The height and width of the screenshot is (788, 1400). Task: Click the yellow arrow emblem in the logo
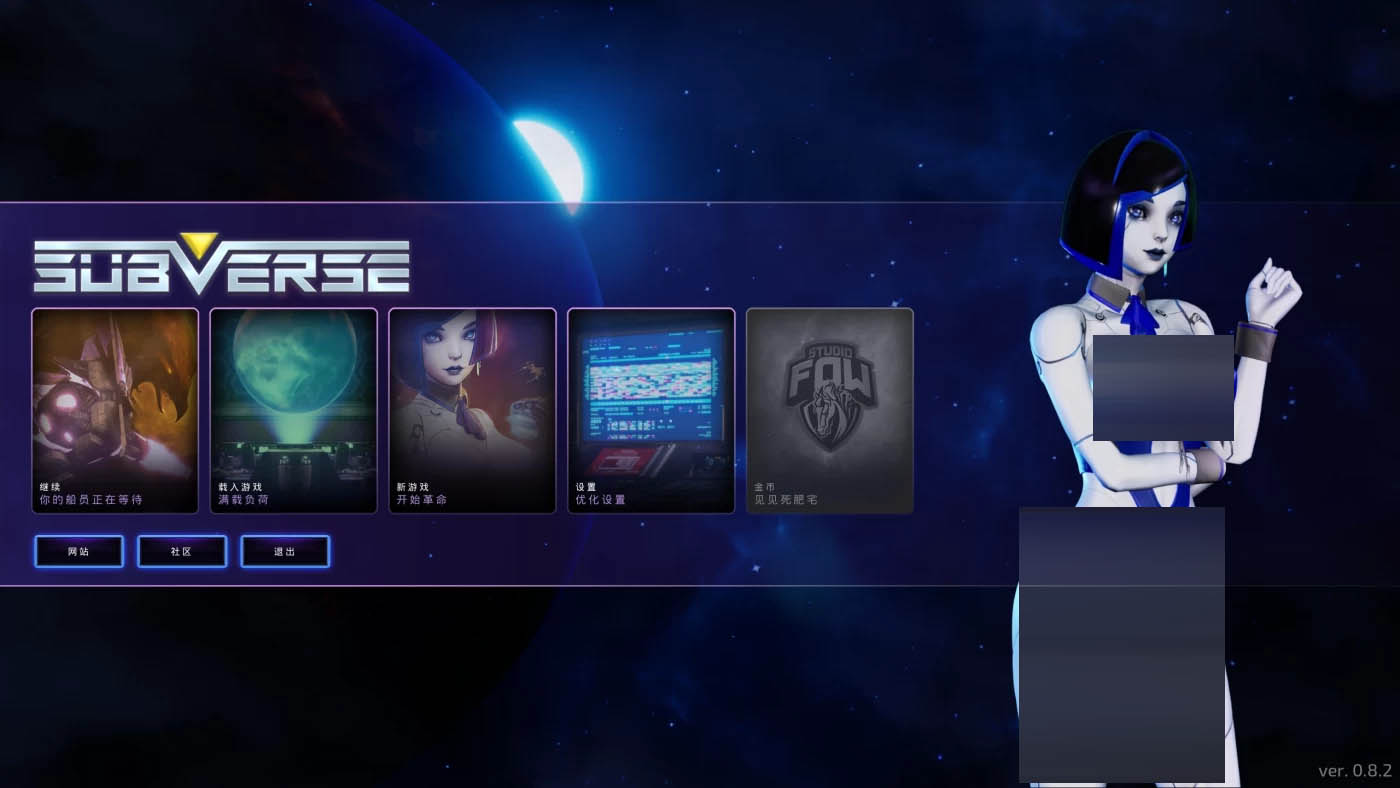199,244
